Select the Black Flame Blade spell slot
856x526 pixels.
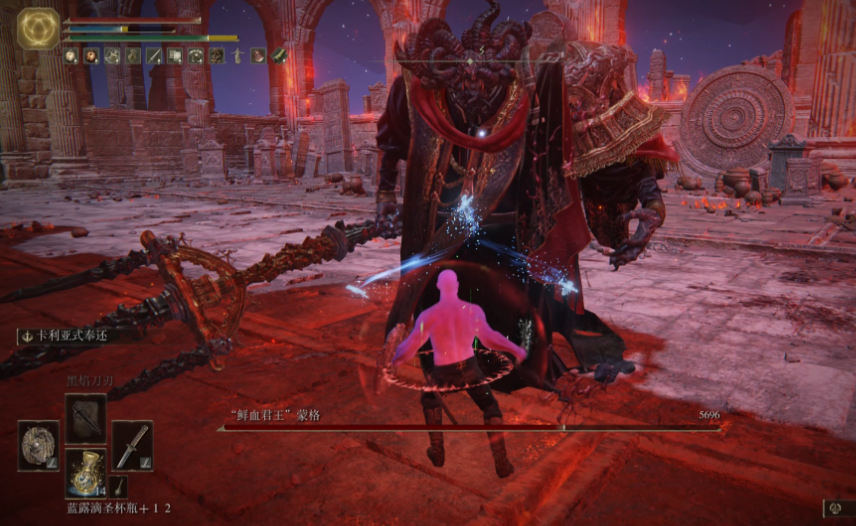tap(85, 417)
